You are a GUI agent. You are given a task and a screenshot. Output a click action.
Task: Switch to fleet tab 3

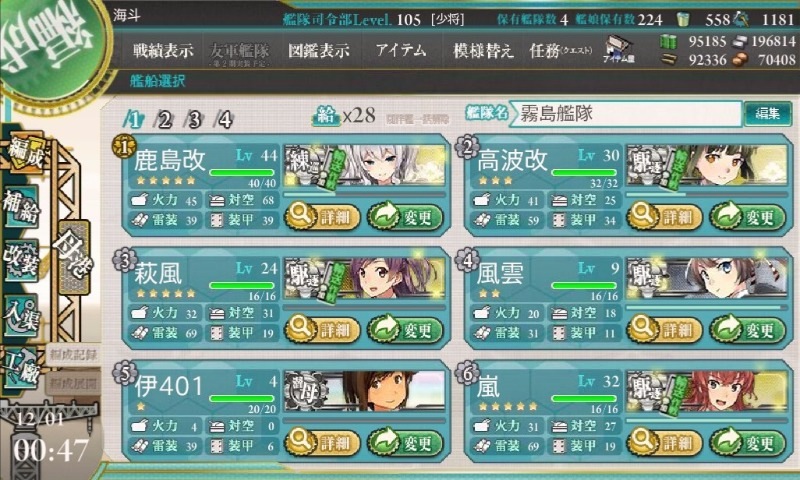[195, 120]
